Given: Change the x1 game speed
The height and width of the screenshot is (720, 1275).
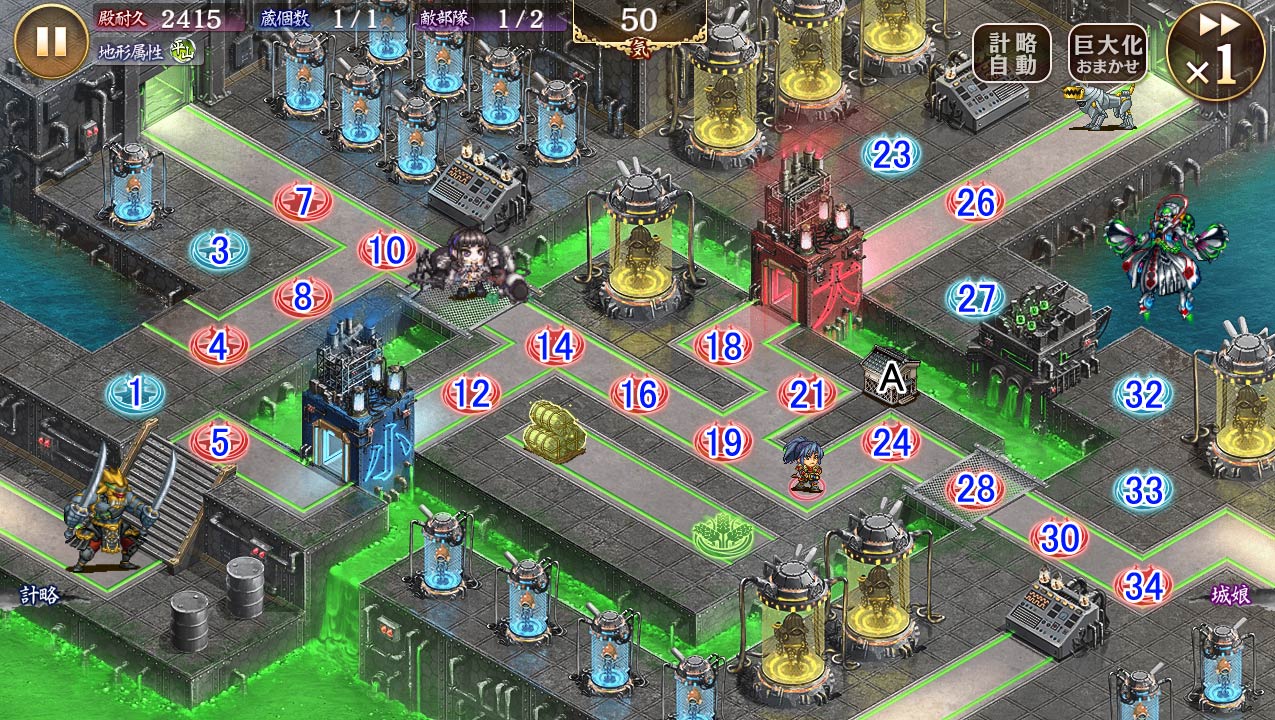Looking at the screenshot, I should click(x=1215, y=52).
